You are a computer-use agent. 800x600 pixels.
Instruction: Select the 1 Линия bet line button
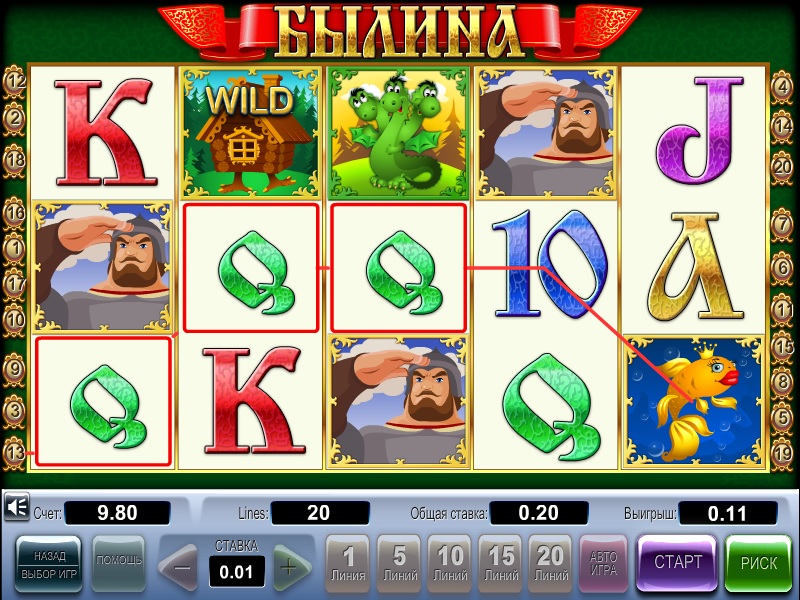click(348, 565)
